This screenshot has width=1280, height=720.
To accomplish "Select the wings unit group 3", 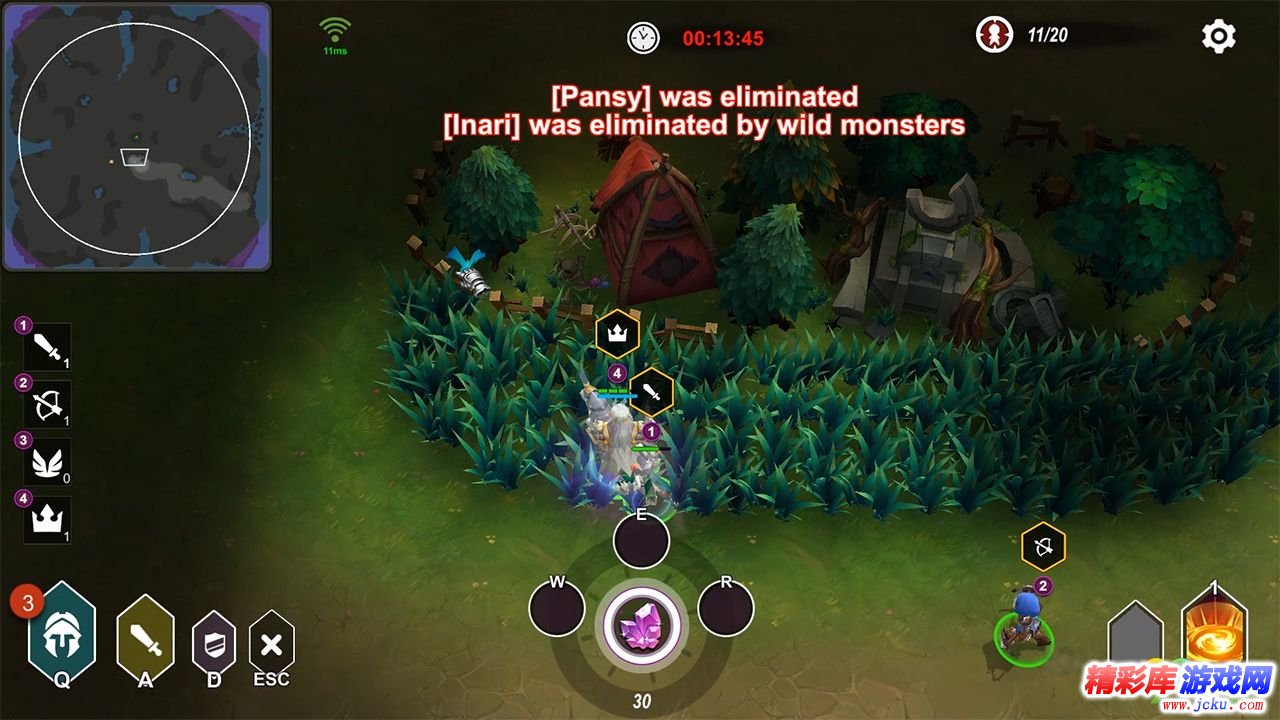I will (47, 461).
